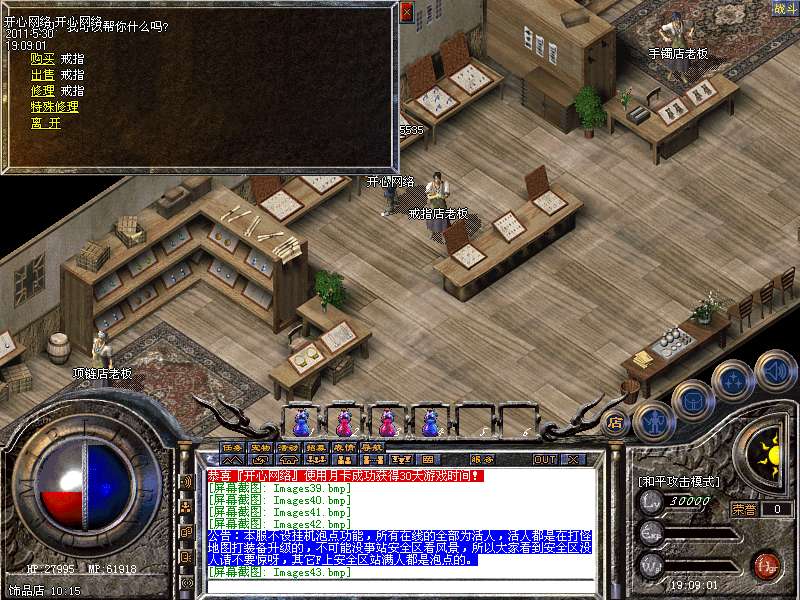800x600 pixels.
Task: Select the 特殊修理 special repair option
Action: point(54,107)
